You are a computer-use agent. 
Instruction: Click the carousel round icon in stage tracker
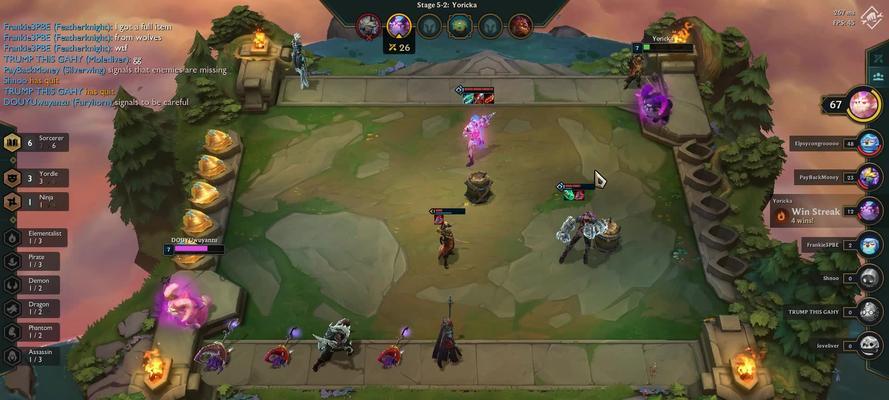(x=459, y=25)
